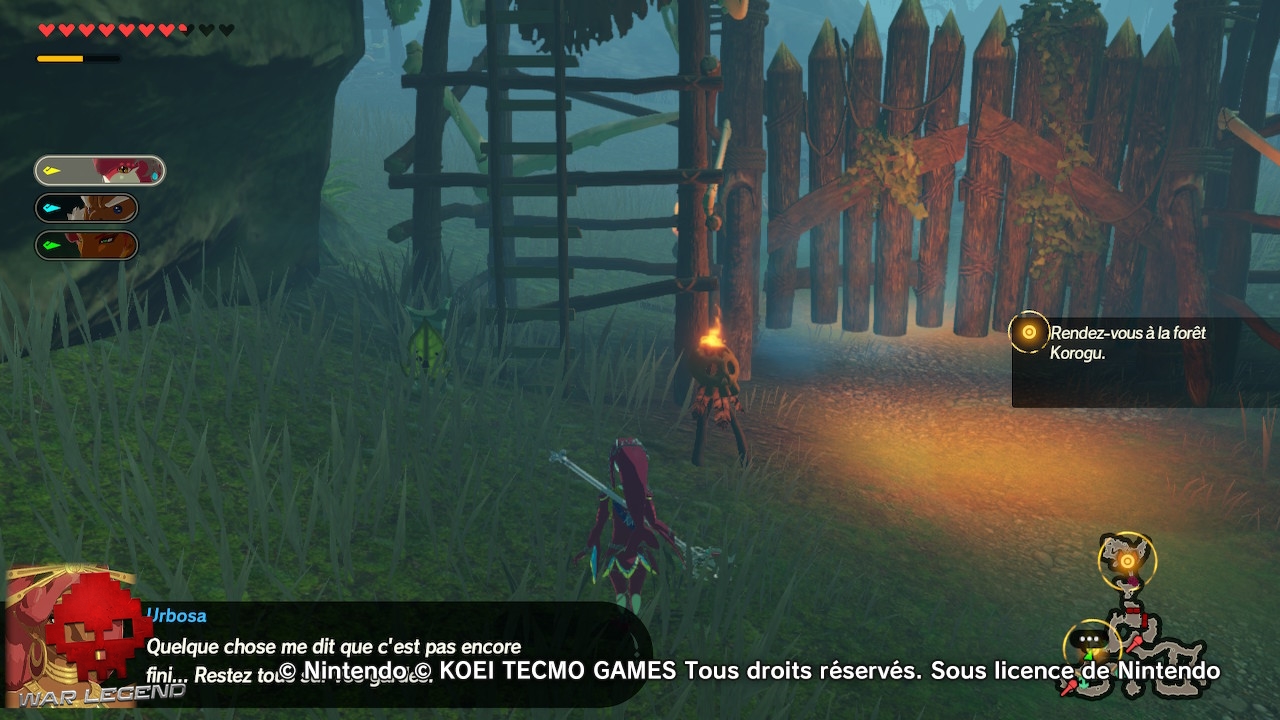Viewport: 1280px width, 720px height.
Task: Click the glowing objective ring beside the quest text
Action: pos(1028,332)
